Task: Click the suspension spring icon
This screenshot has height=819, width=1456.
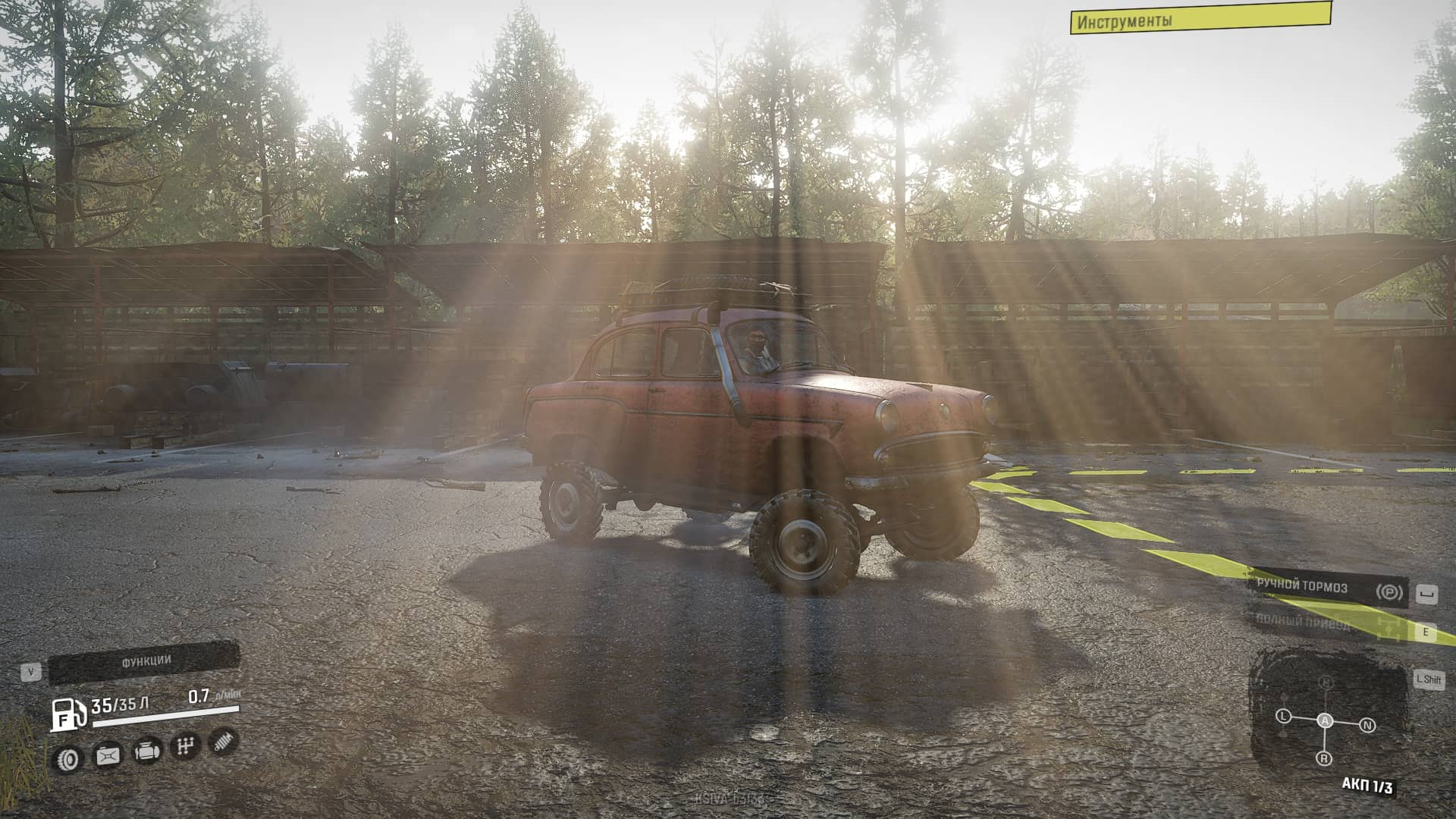Action: tap(223, 741)
